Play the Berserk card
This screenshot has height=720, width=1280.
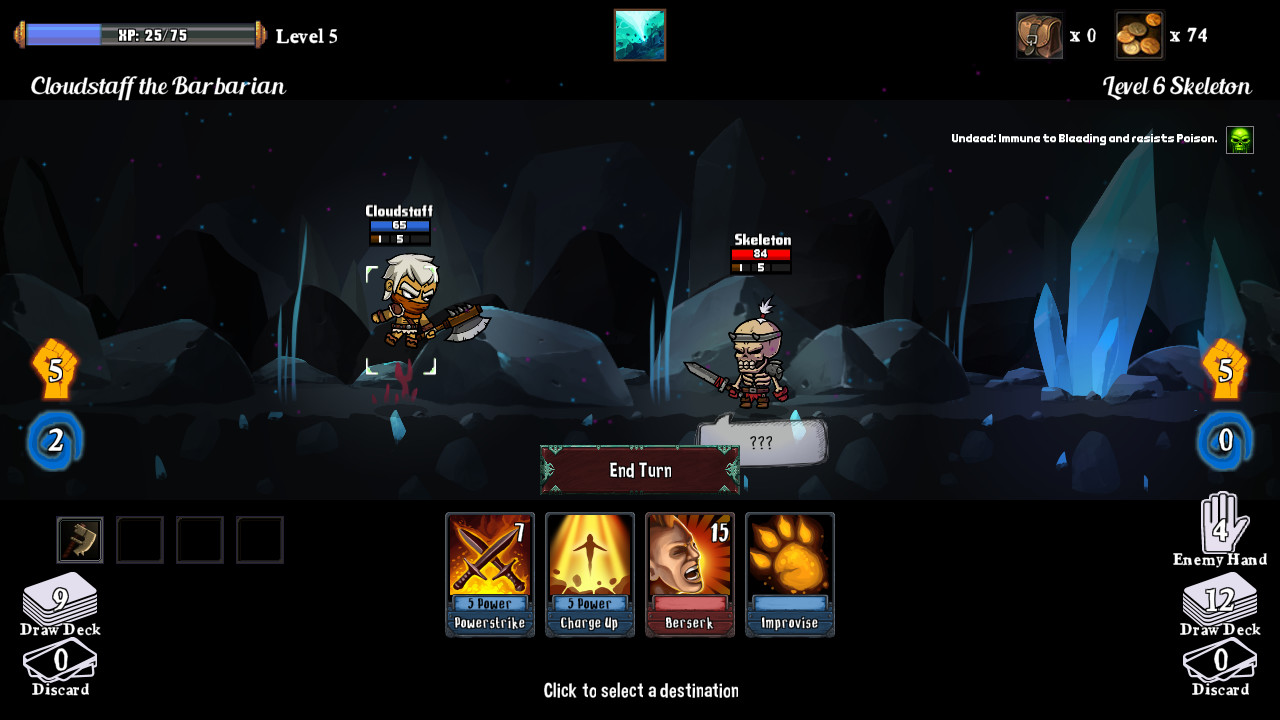(689, 574)
